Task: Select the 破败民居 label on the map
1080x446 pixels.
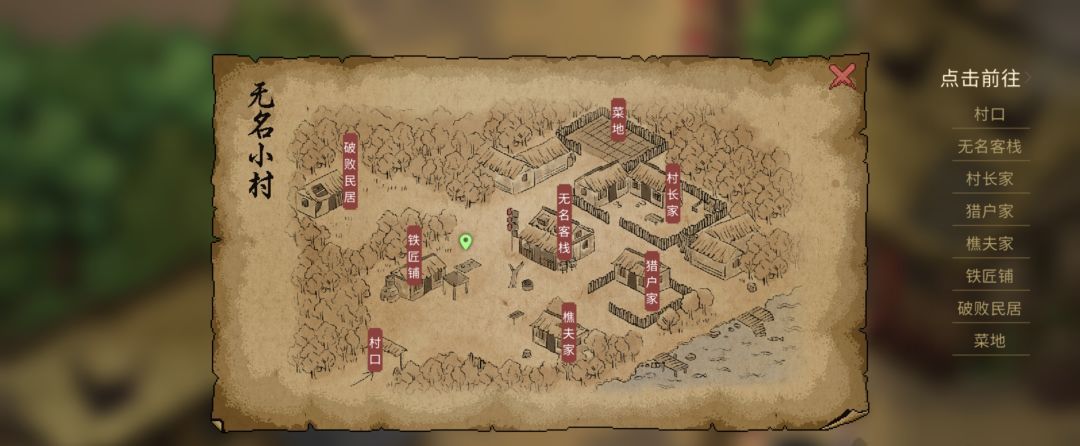Action: coord(350,171)
